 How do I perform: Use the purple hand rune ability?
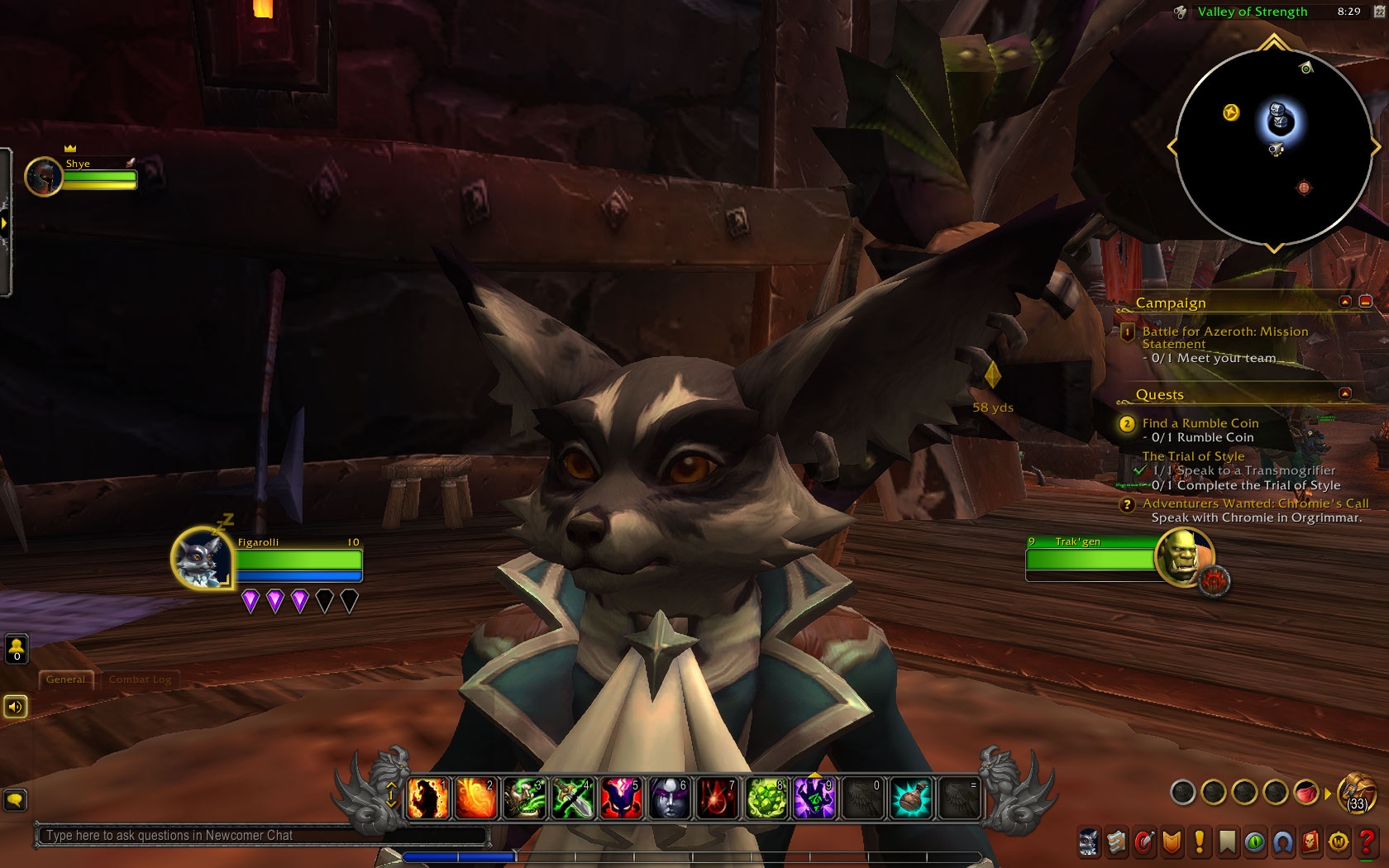click(814, 799)
